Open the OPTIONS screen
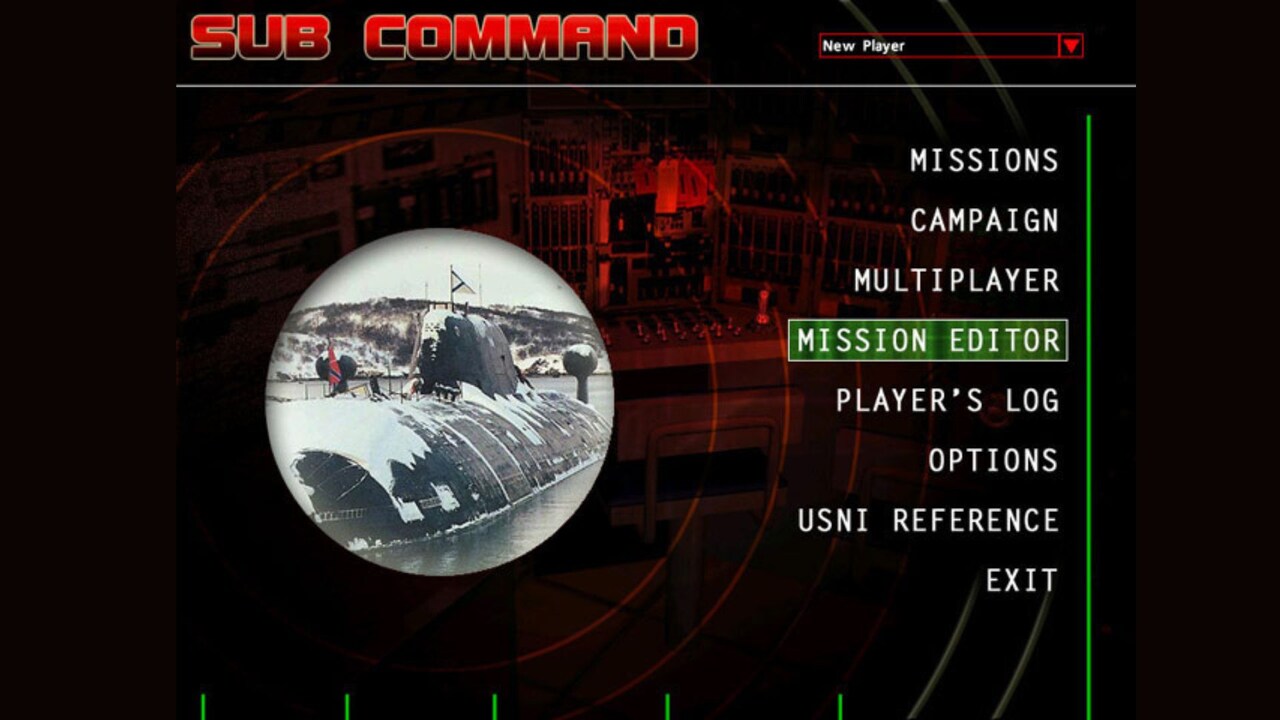Viewport: 1280px width, 720px height. pyautogui.click(x=994, y=459)
